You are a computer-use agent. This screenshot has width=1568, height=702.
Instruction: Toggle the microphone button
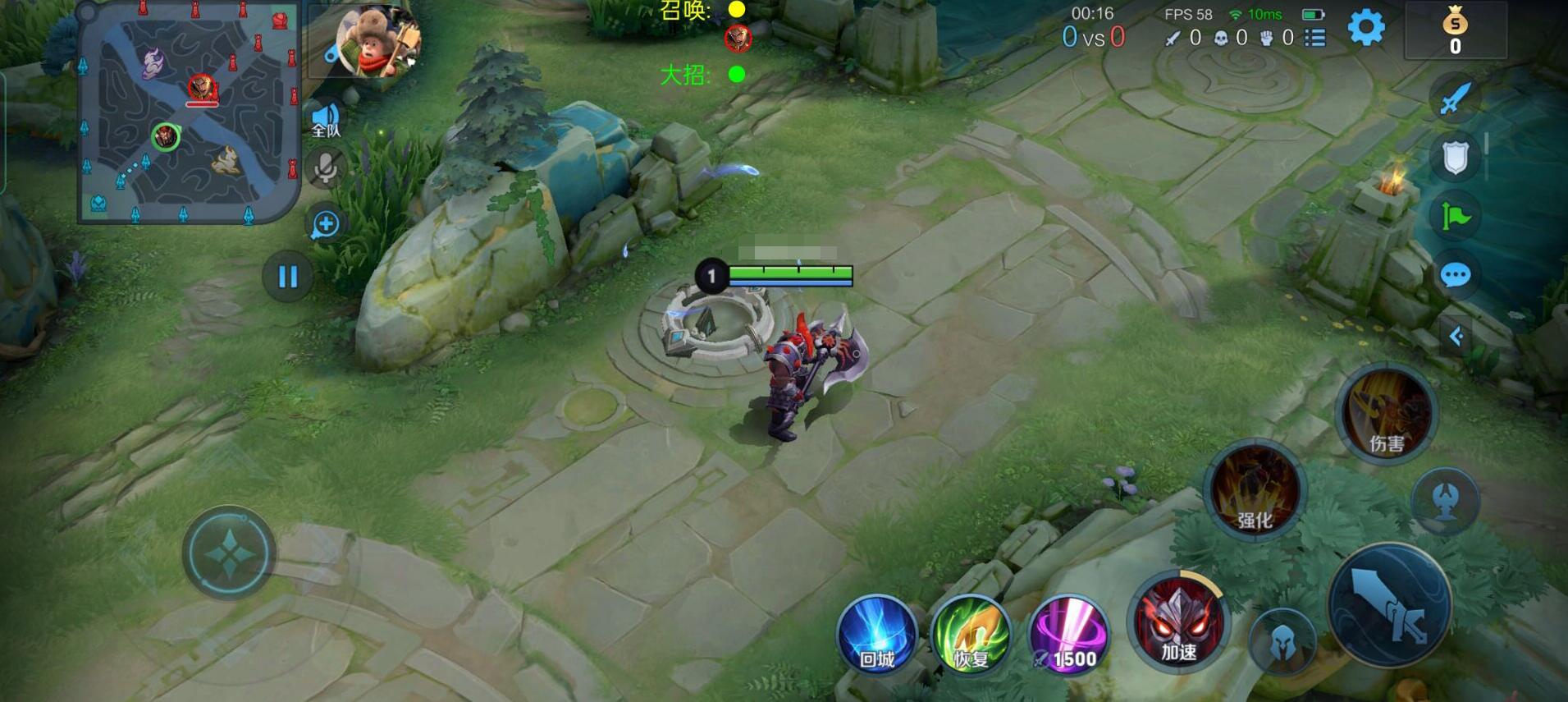[326, 169]
